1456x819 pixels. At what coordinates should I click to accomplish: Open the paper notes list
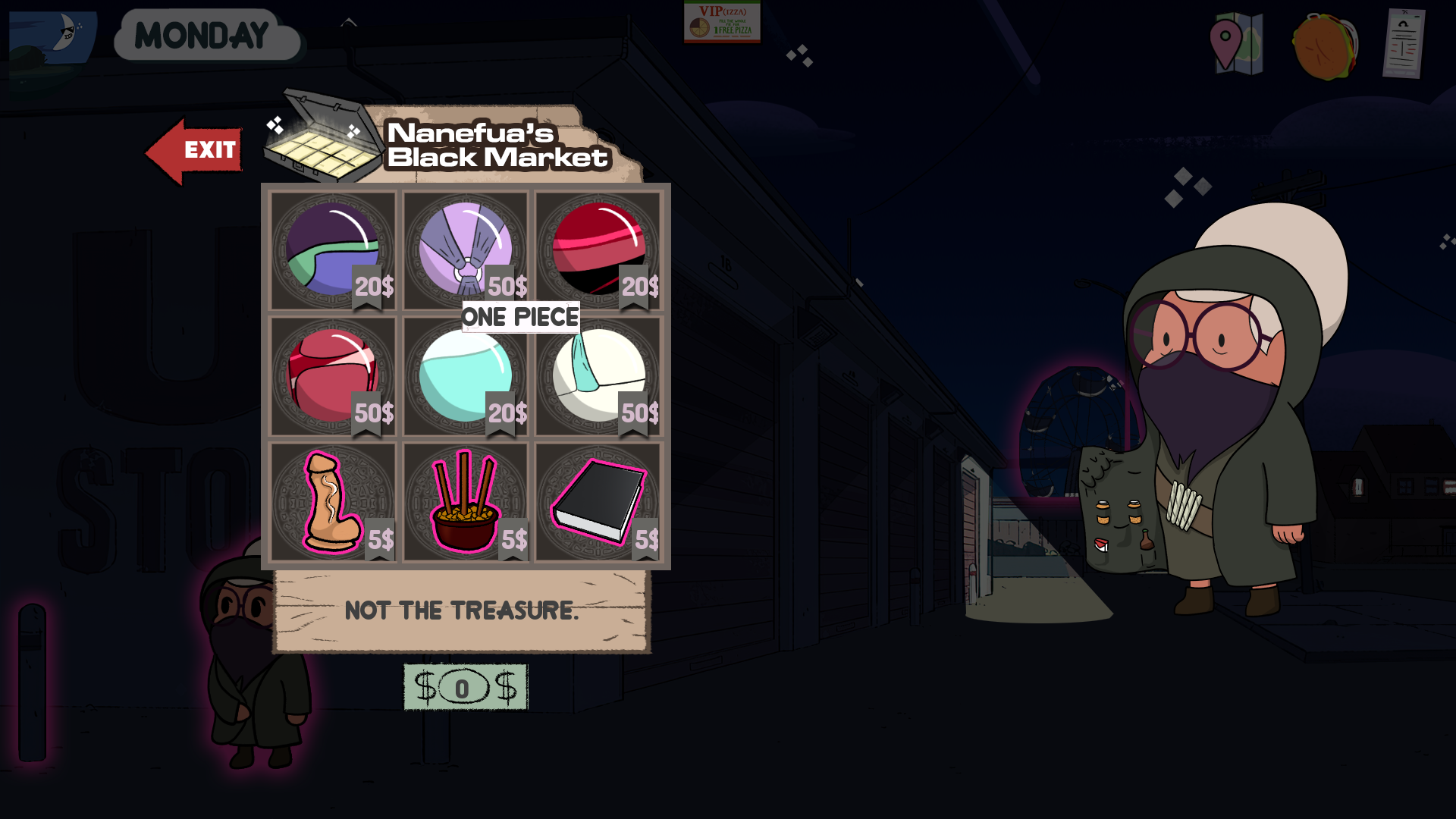click(x=1404, y=43)
